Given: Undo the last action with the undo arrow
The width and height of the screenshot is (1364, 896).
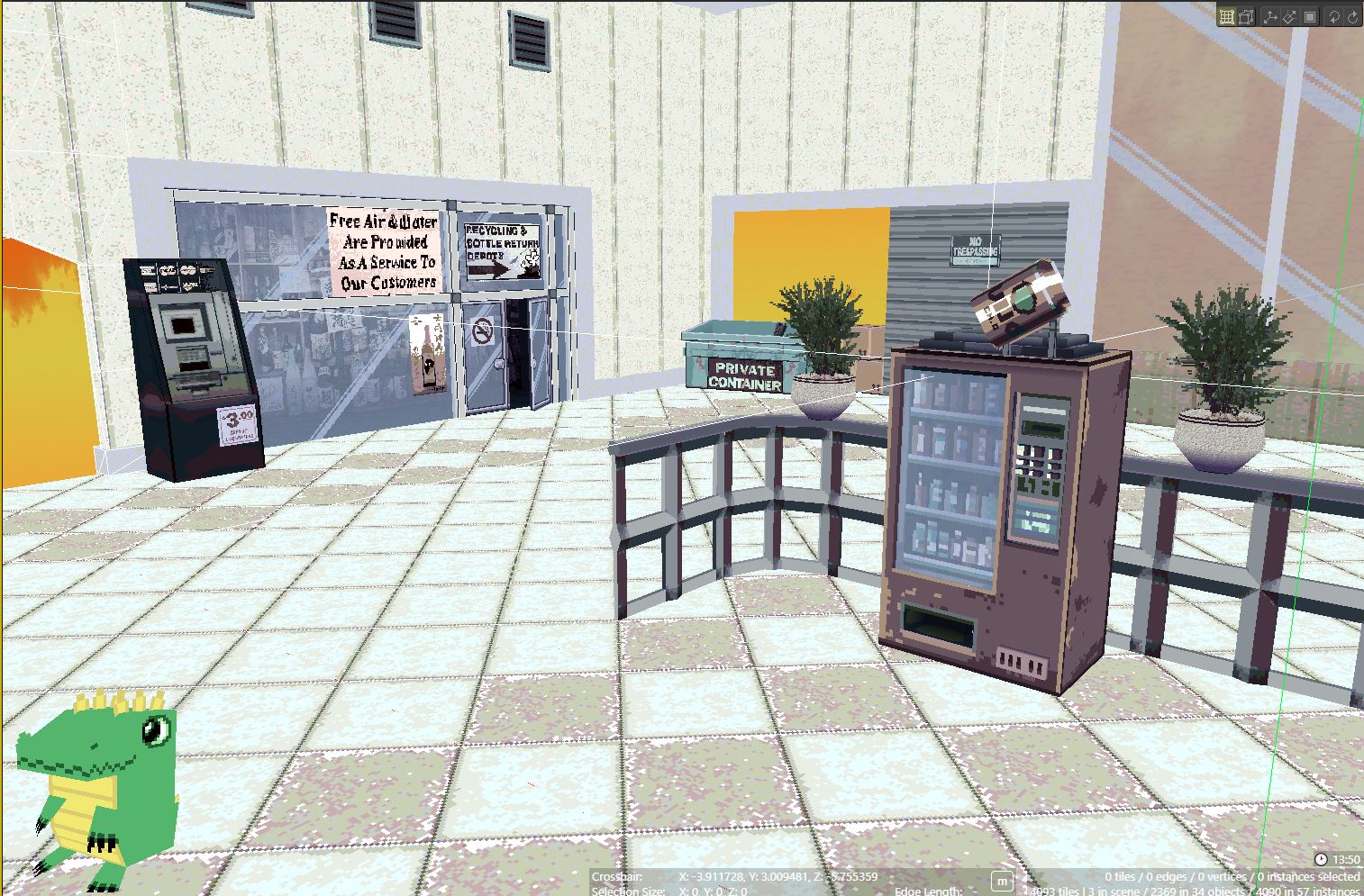Looking at the screenshot, I should click(x=1334, y=15).
